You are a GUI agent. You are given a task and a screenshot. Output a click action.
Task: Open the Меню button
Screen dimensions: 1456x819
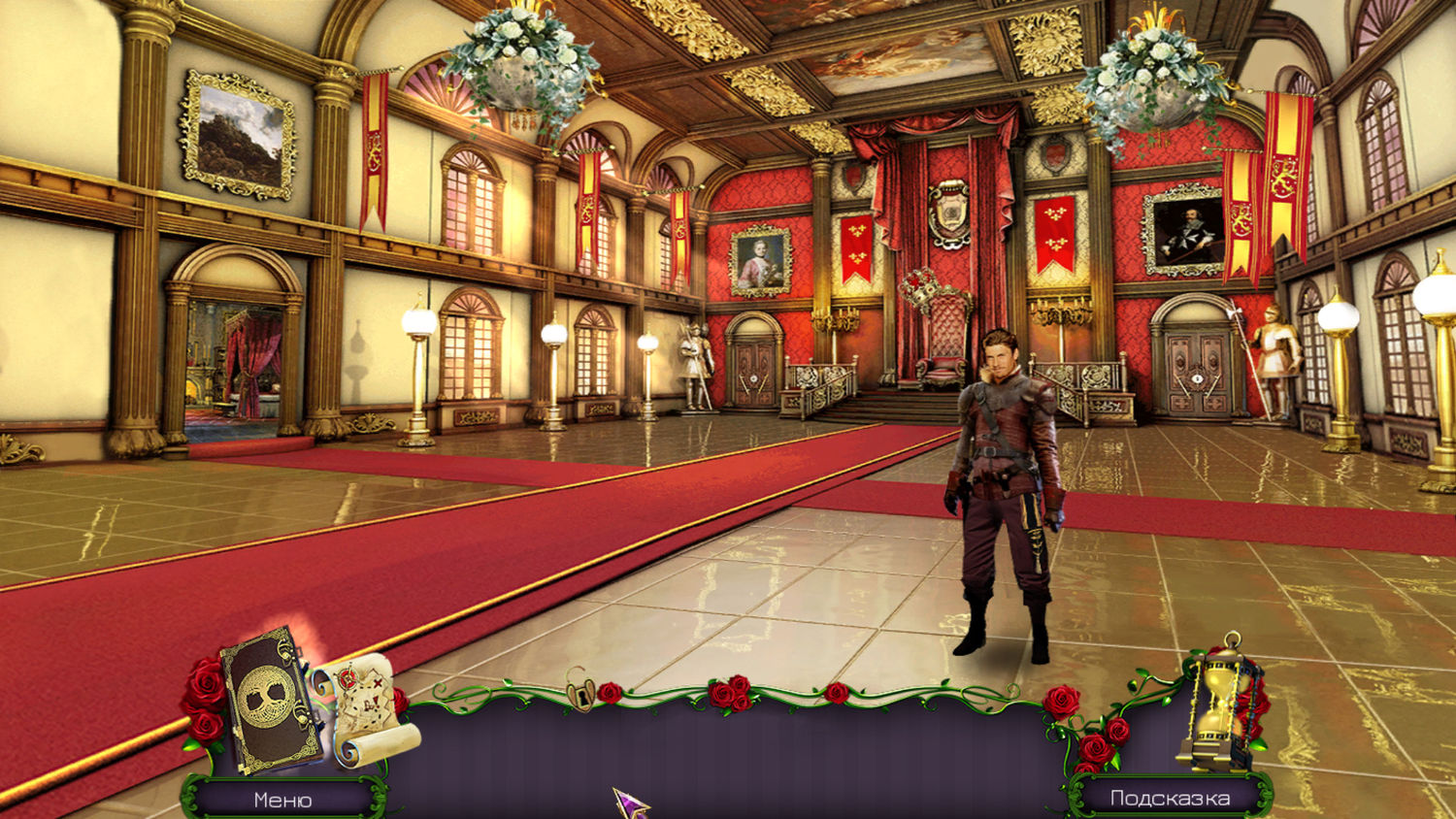[282, 800]
